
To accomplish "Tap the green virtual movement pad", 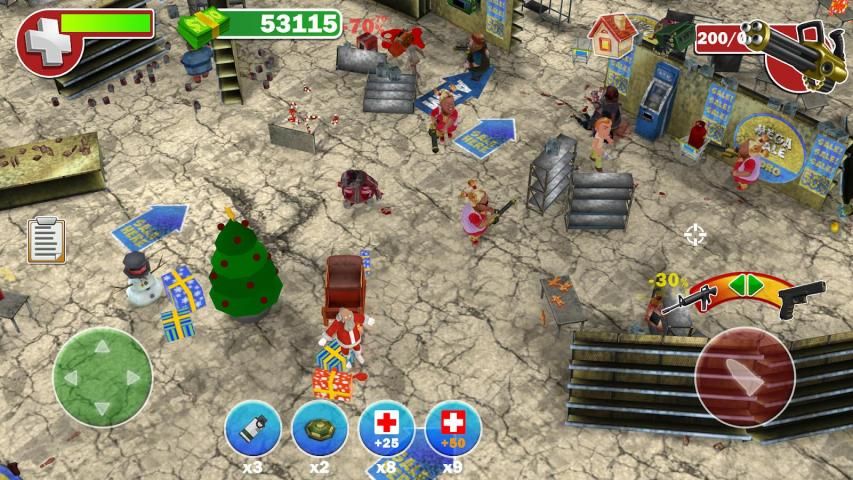I will (x=102, y=377).
